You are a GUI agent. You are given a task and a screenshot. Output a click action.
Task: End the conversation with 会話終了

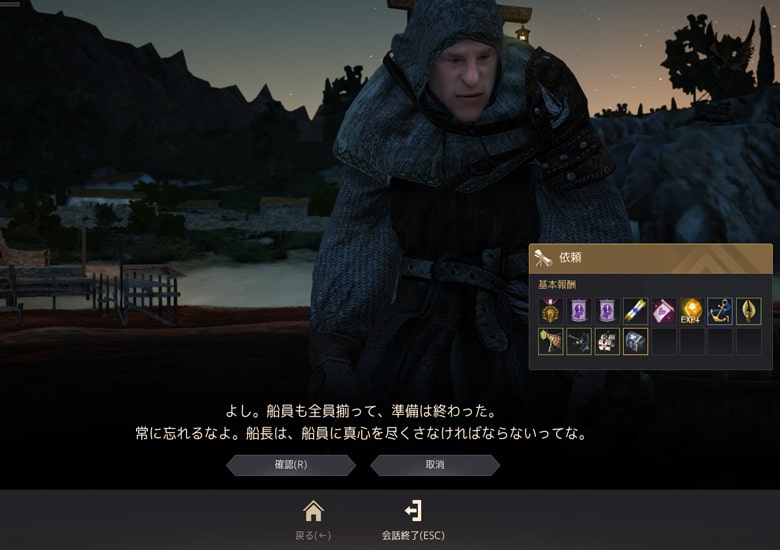tap(413, 512)
